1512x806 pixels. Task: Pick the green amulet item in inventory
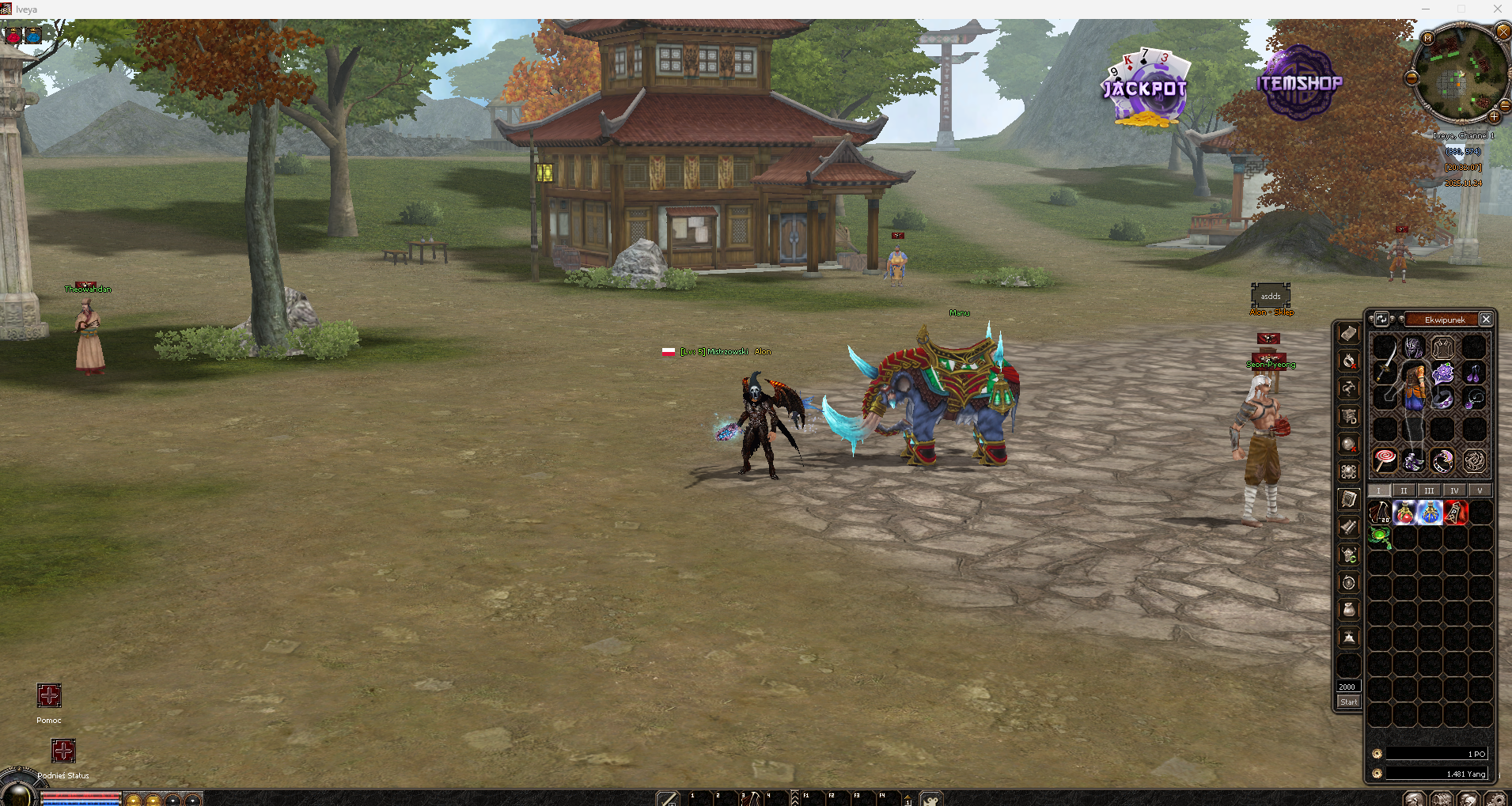coord(1380,538)
